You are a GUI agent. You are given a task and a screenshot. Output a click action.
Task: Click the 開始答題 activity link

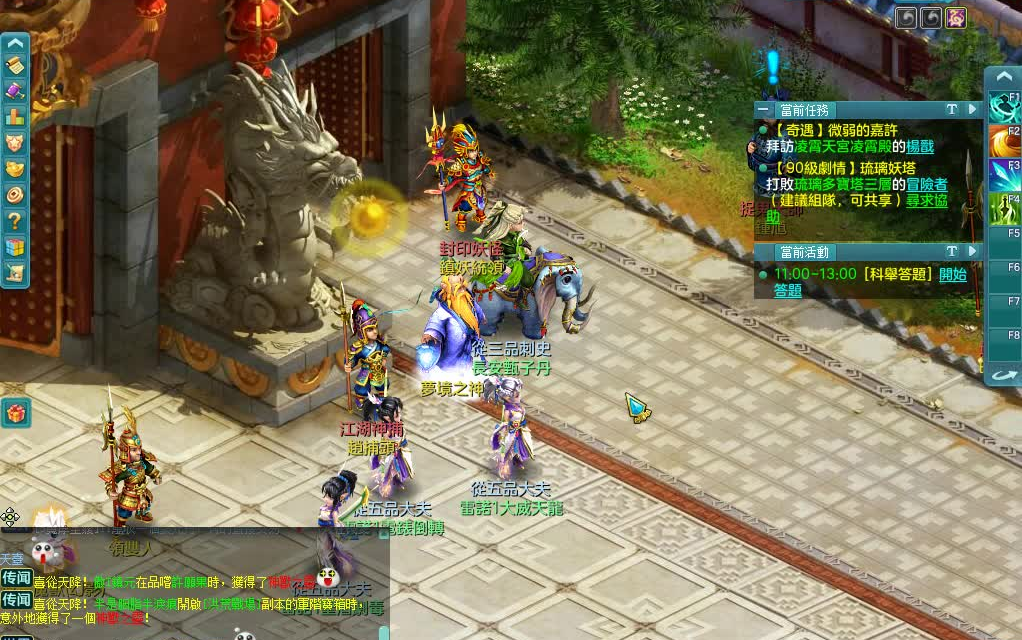[952, 274]
